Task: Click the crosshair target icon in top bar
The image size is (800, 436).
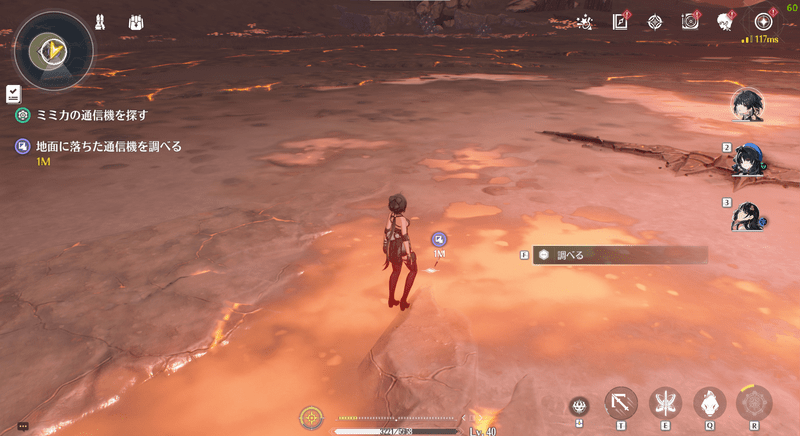Action: (x=655, y=21)
